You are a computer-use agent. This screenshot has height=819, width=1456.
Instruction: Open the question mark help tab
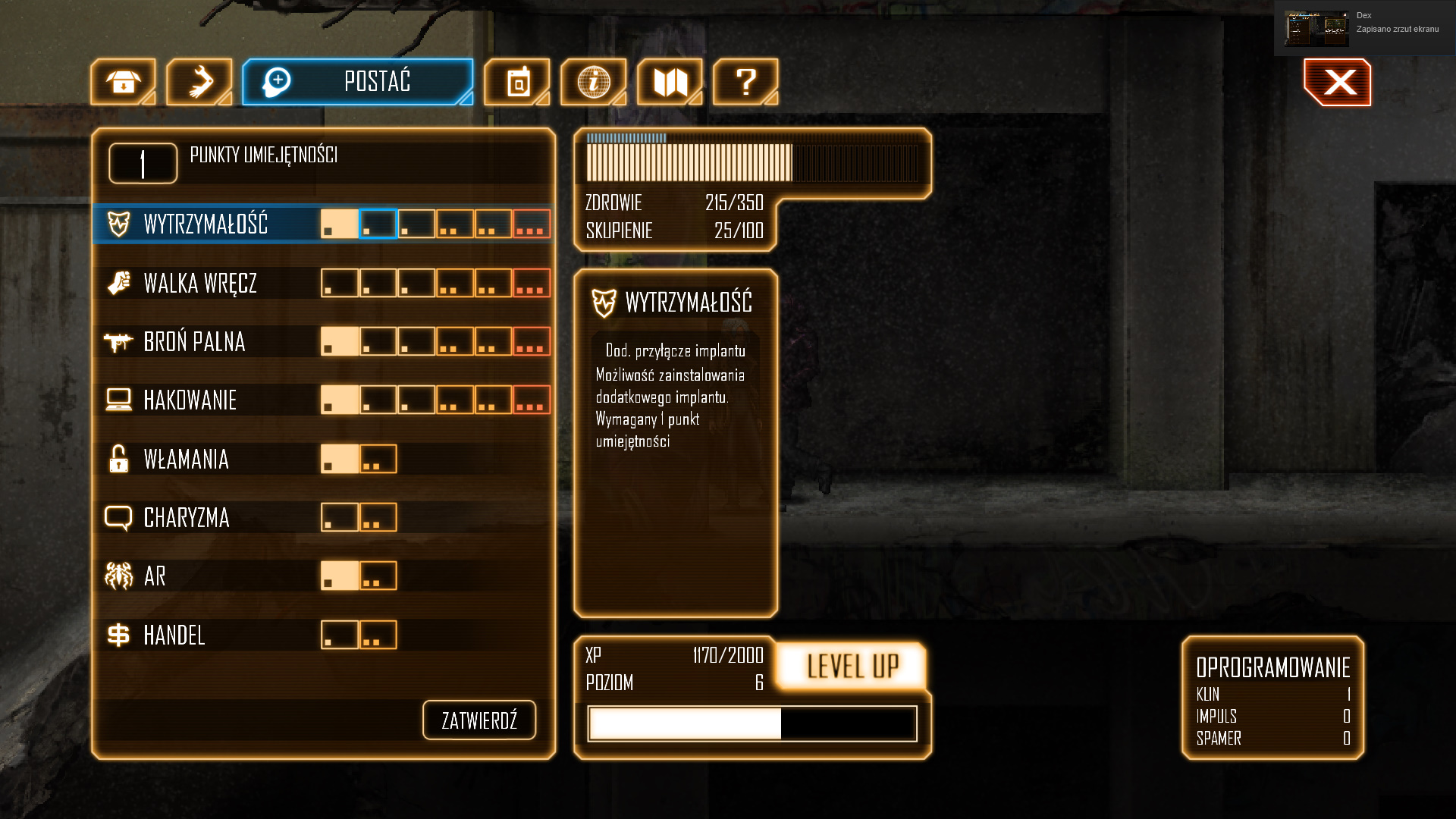point(745,82)
